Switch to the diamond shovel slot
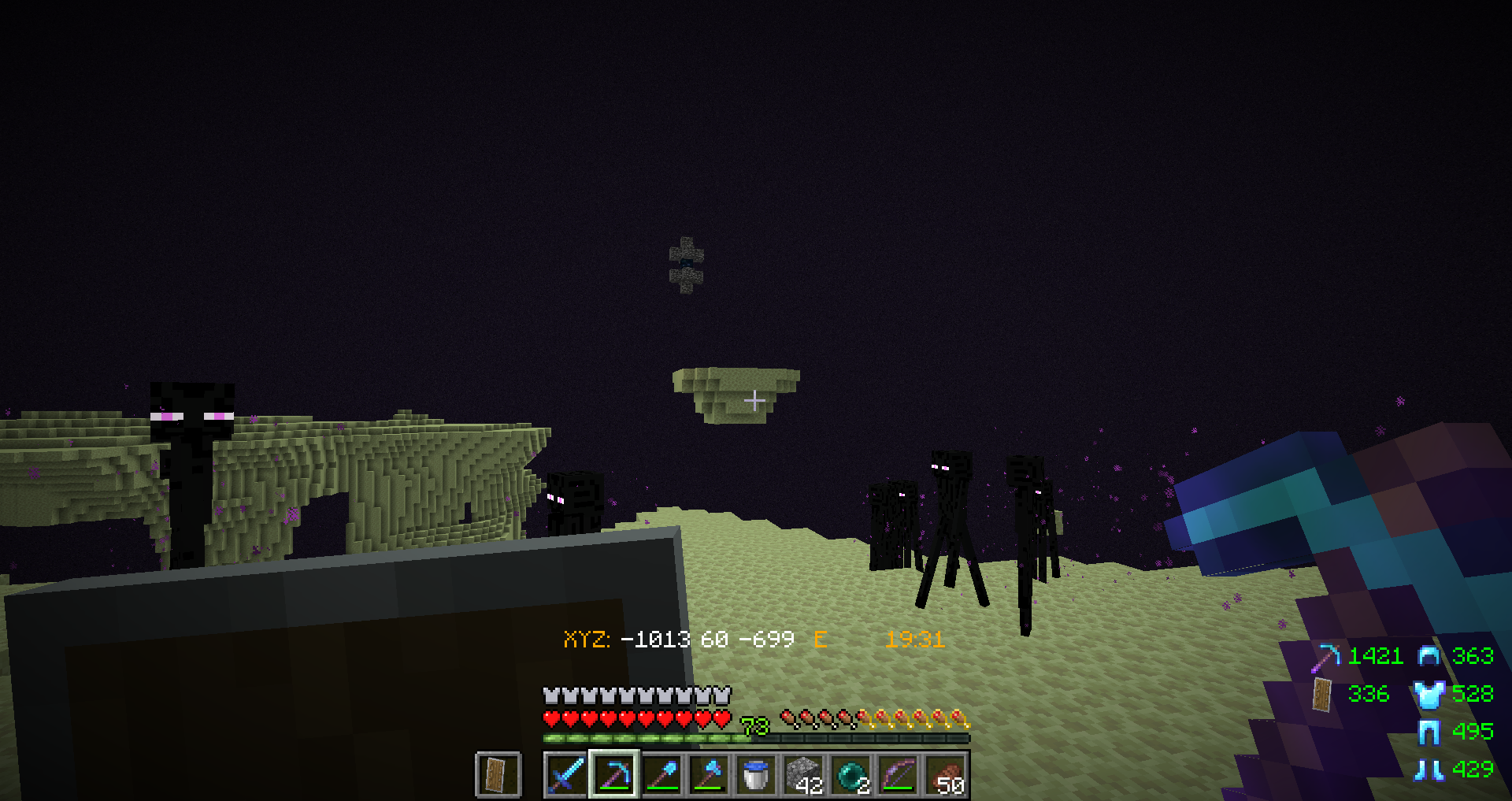Image resolution: width=1512 pixels, height=801 pixels. pos(662,775)
